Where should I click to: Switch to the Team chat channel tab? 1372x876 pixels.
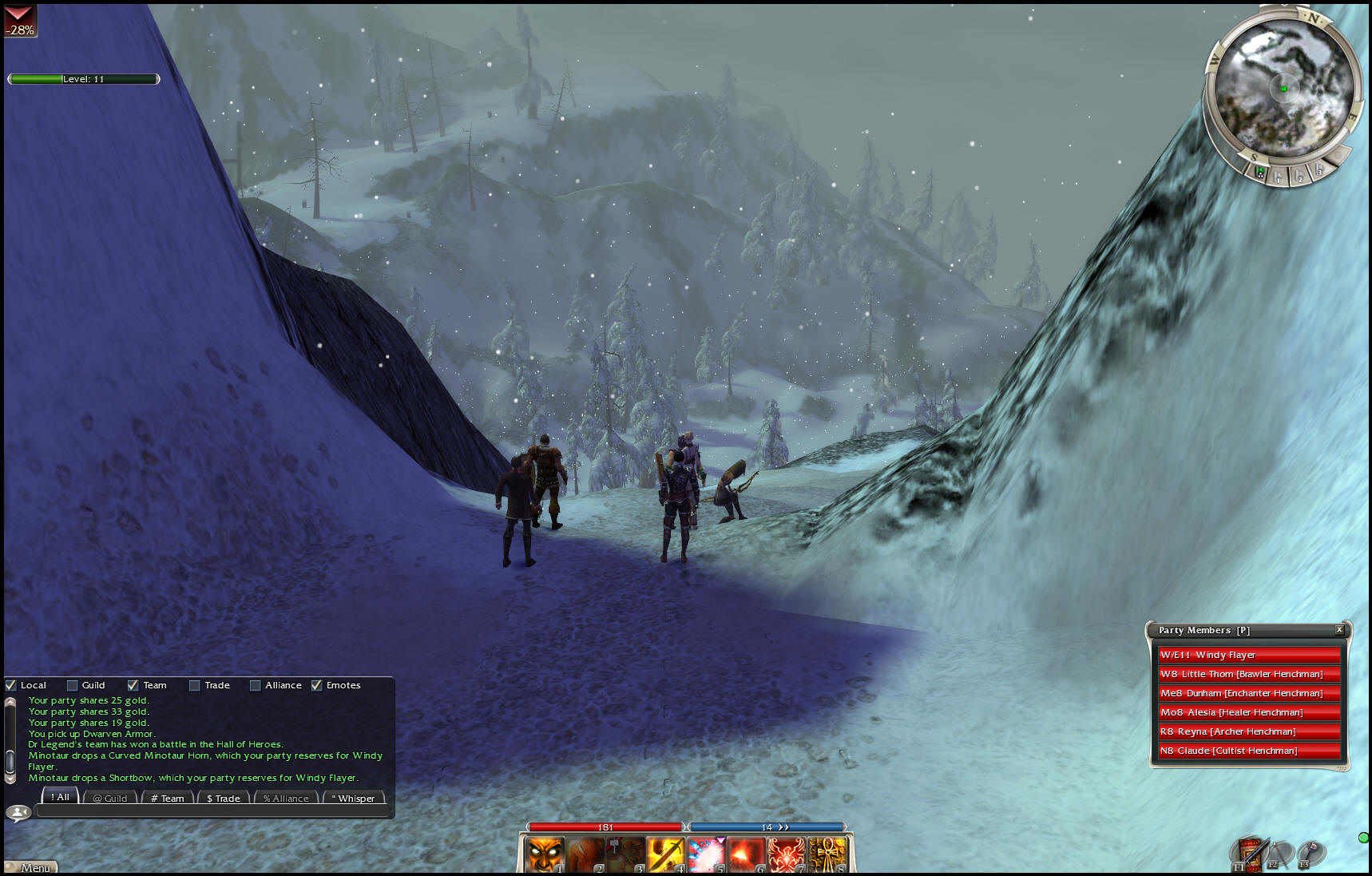tap(168, 798)
